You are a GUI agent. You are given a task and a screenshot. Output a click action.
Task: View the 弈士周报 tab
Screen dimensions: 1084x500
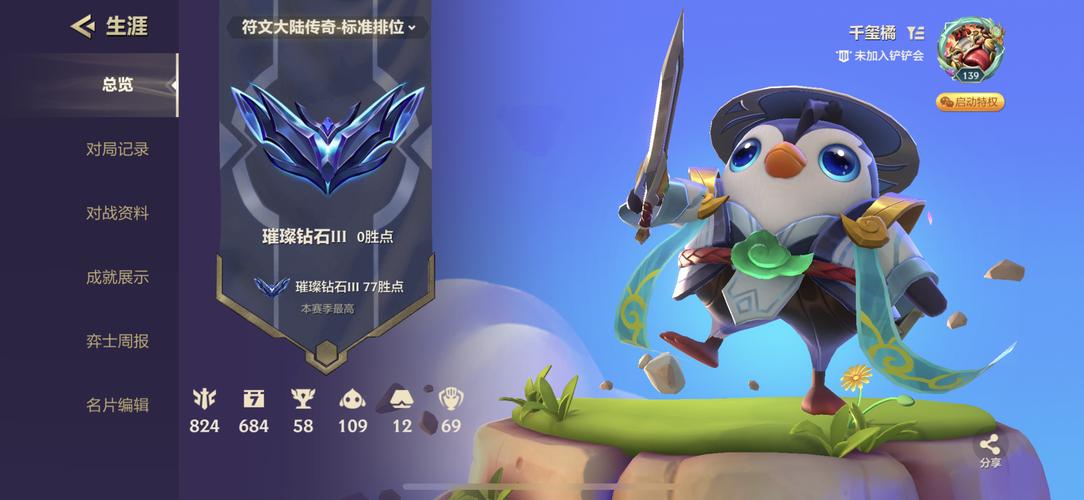point(117,341)
